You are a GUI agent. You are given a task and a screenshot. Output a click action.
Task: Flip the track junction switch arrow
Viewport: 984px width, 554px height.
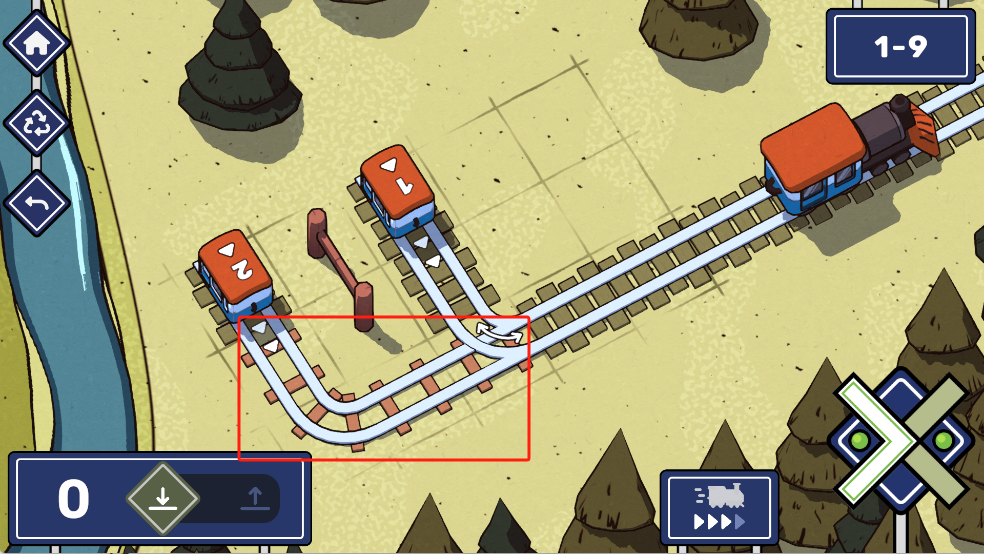tap(499, 333)
